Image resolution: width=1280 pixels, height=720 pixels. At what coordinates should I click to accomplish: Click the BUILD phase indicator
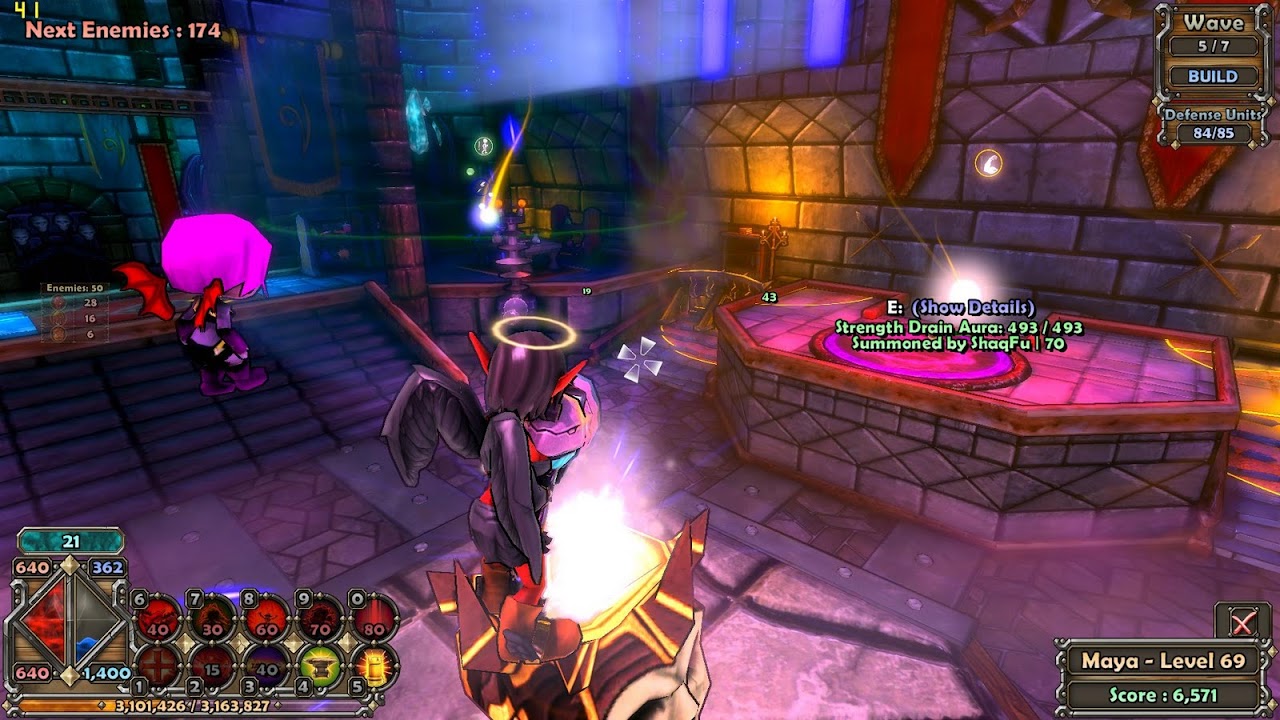1213,76
